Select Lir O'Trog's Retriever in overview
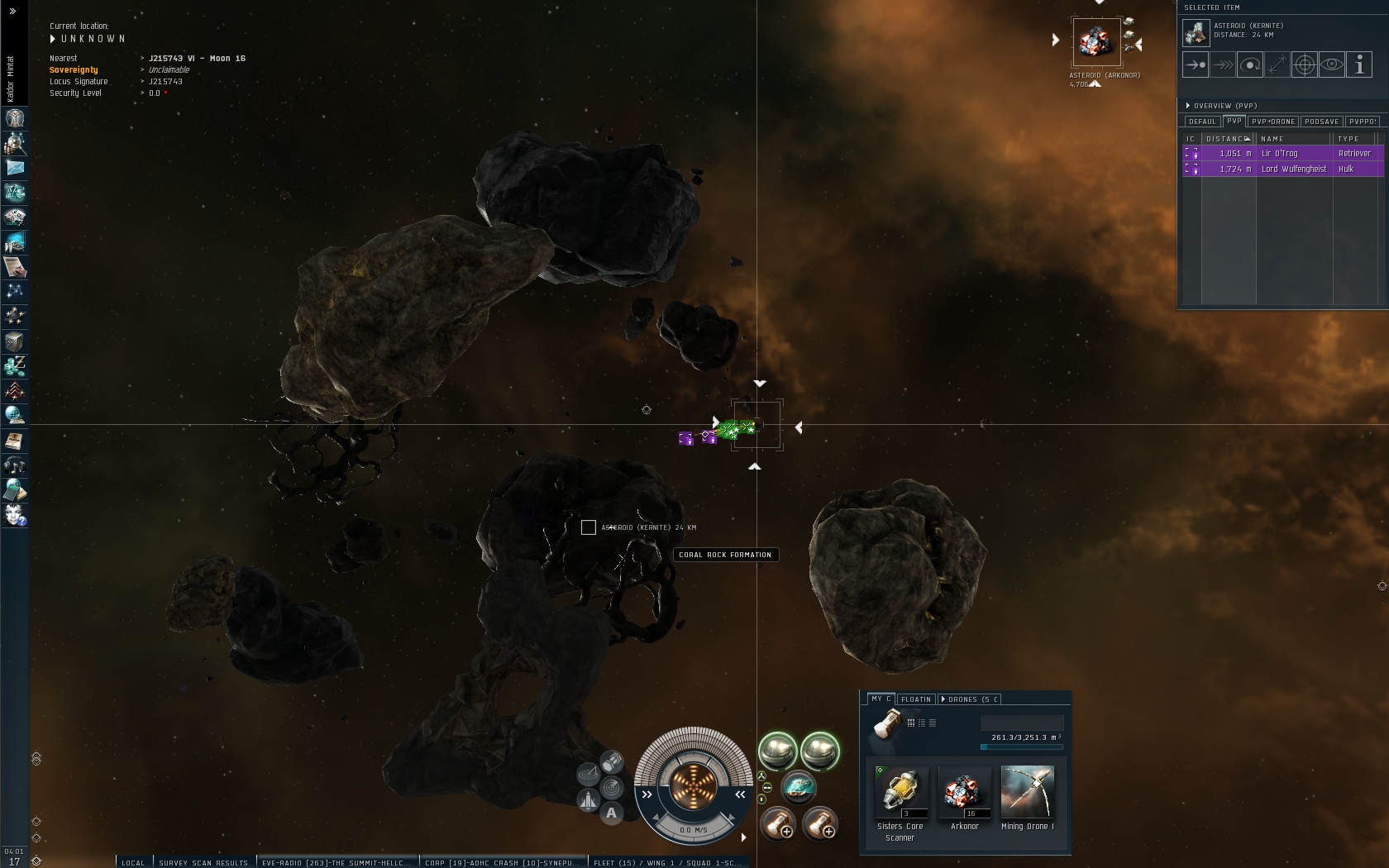This screenshot has width=1389, height=868. 1283,154
